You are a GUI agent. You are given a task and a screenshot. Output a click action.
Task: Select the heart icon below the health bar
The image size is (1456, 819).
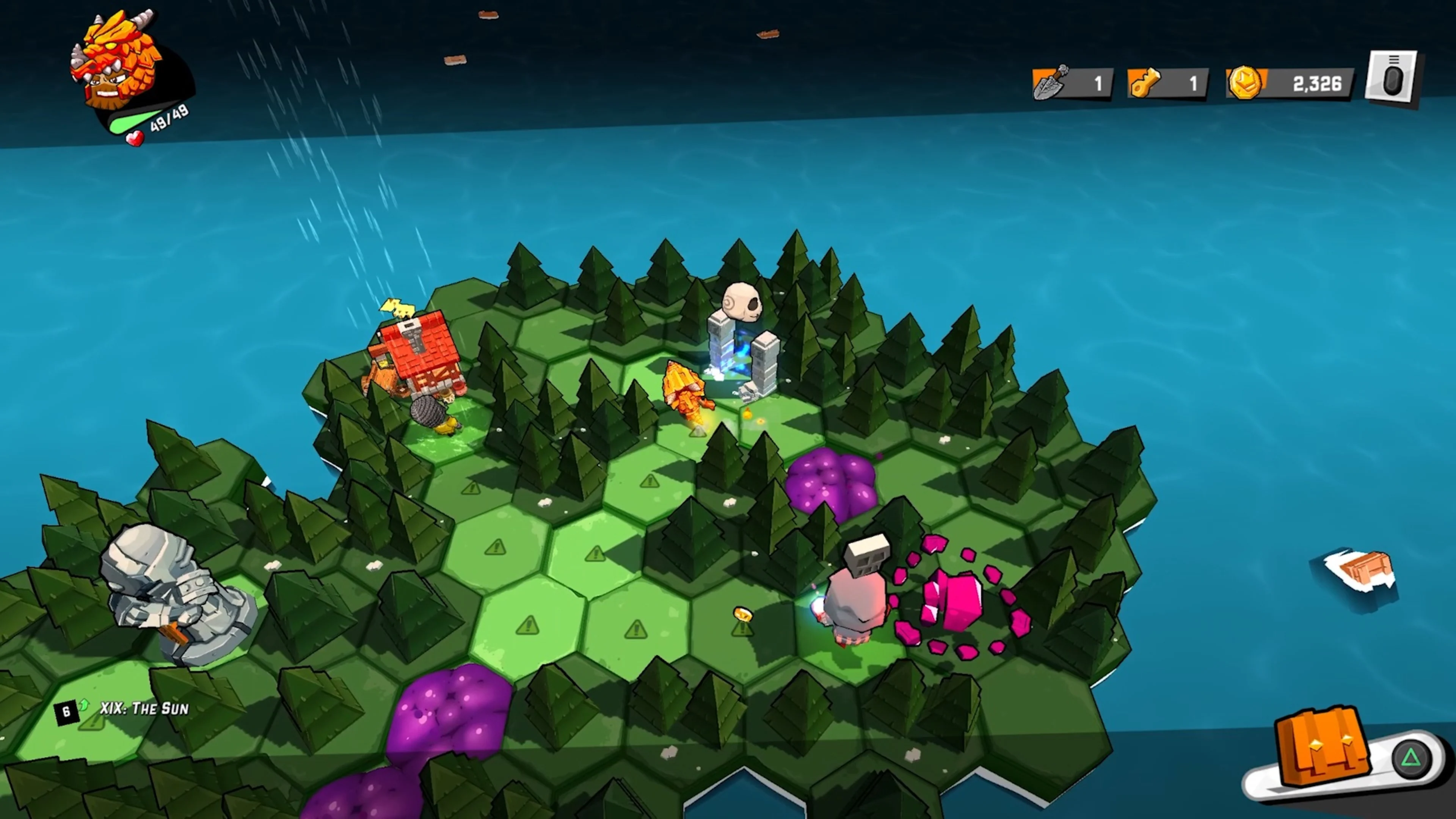(136, 139)
